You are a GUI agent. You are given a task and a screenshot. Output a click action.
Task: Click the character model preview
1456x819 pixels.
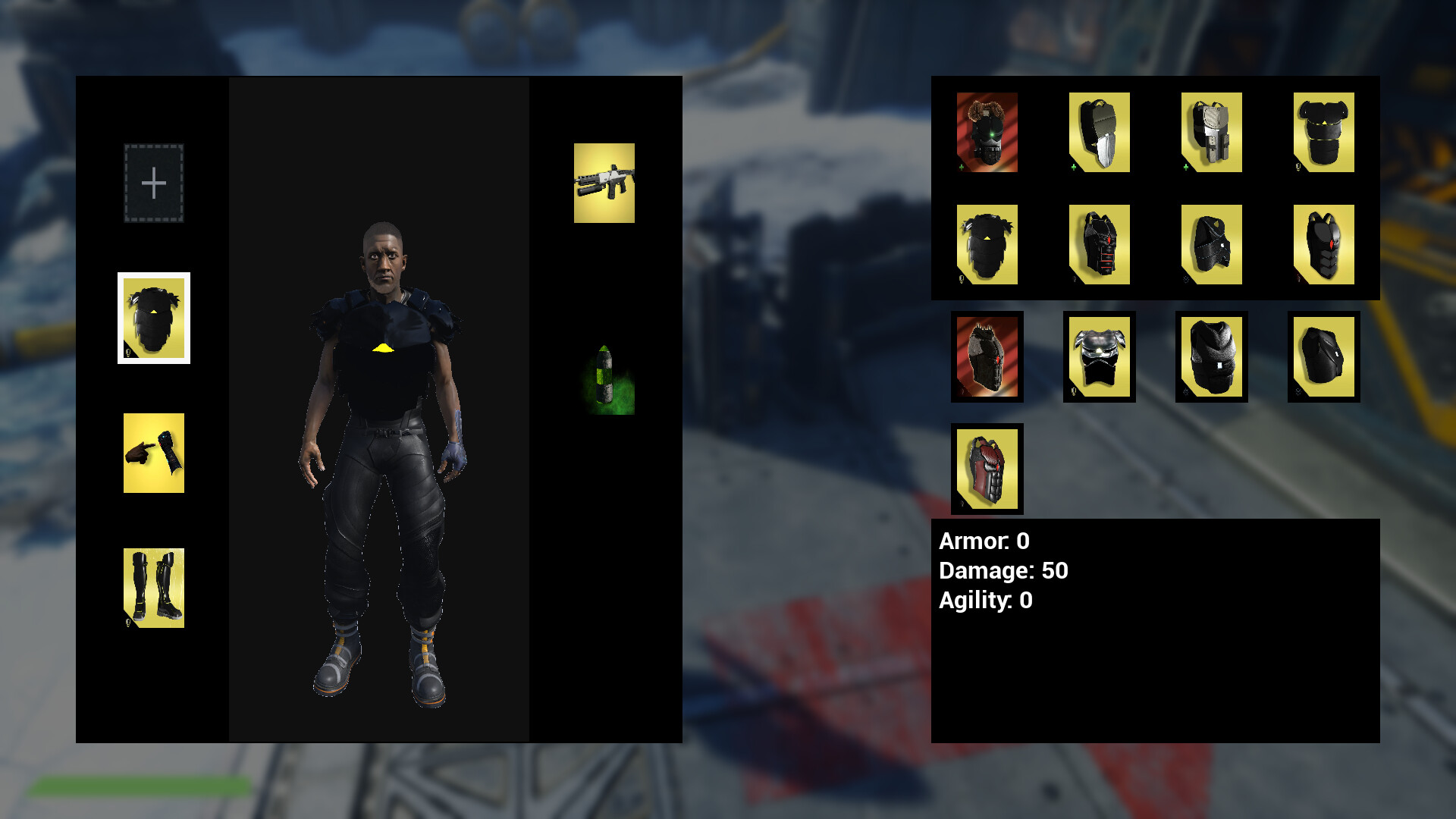click(x=383, y=455)
